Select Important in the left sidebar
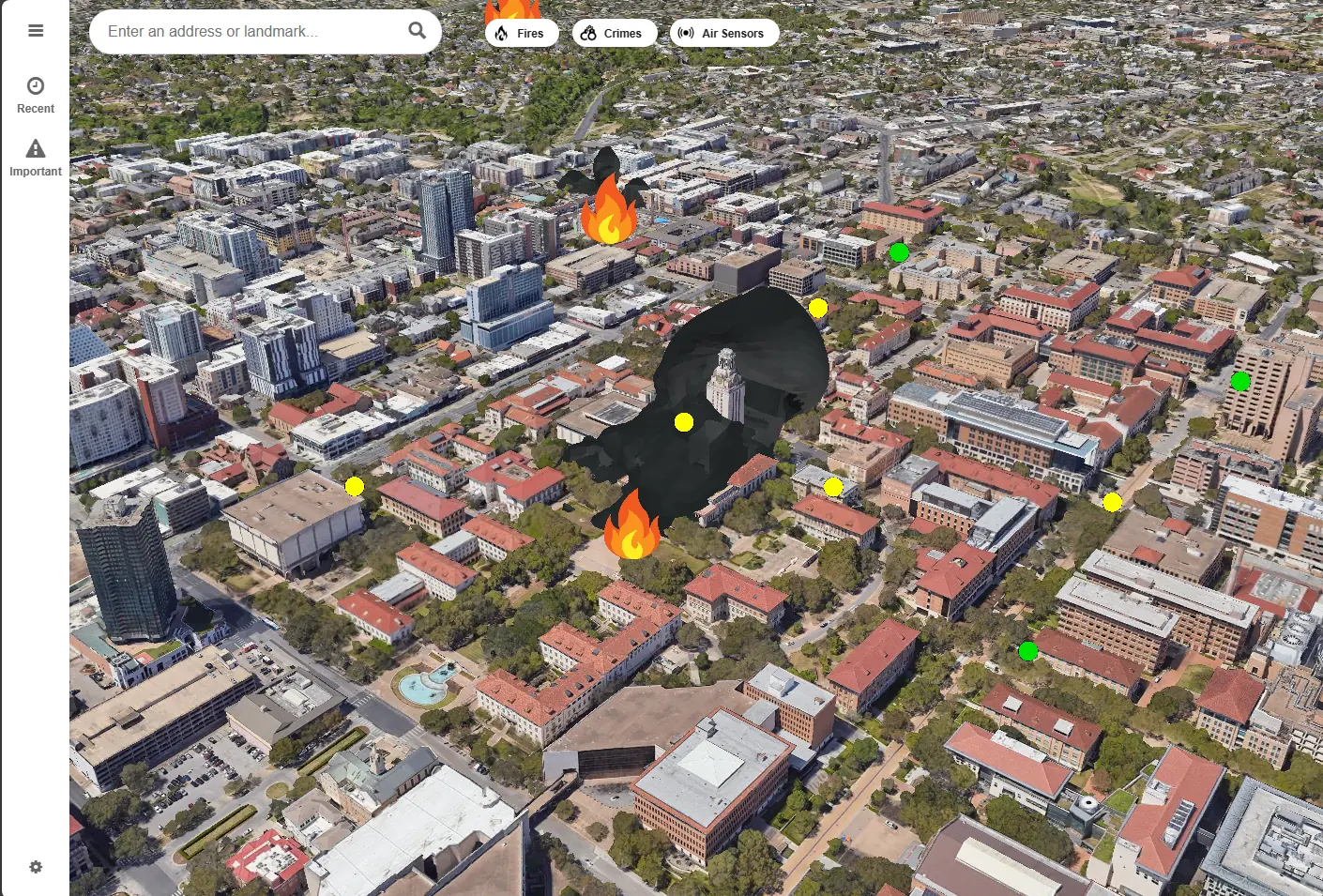The width and height of the screenshot is (1323, 896). (x=36, y=156)
